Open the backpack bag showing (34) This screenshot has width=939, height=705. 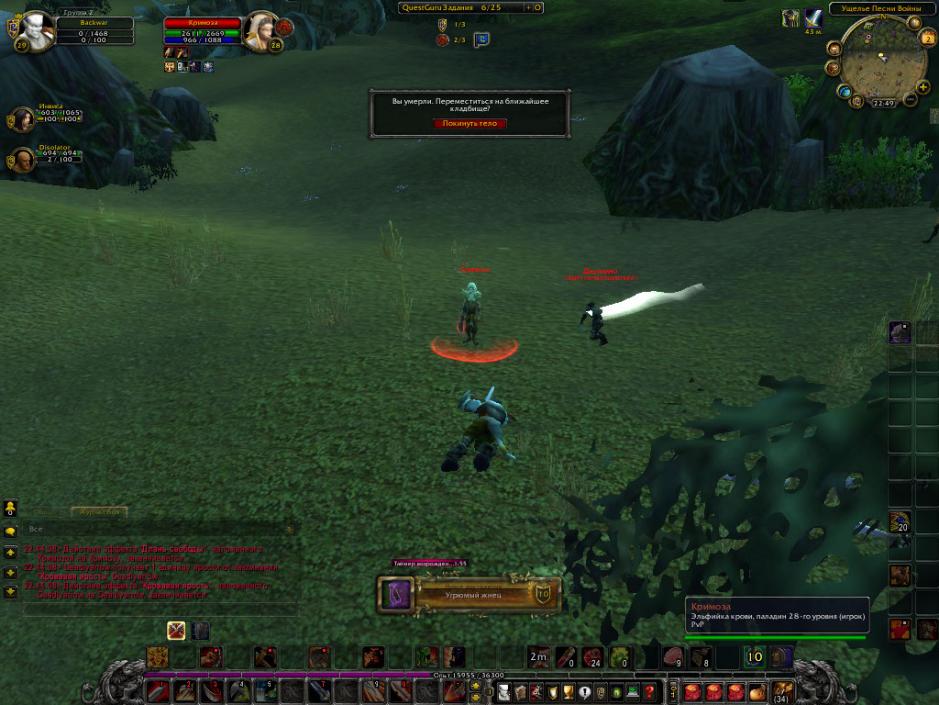point(782,691)
